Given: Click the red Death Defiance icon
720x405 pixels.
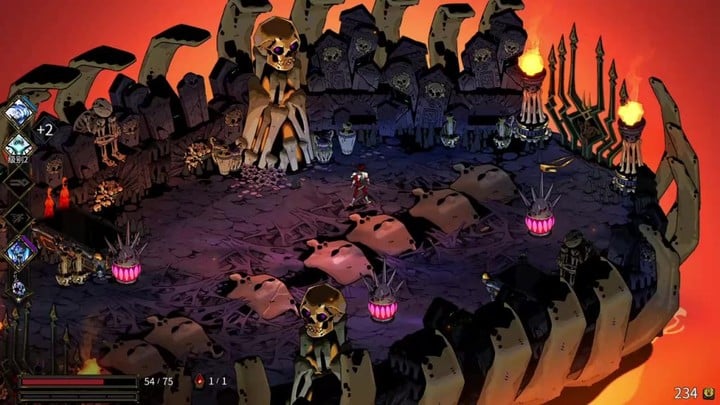Looking at the screenshot, I should click(197, 382).
